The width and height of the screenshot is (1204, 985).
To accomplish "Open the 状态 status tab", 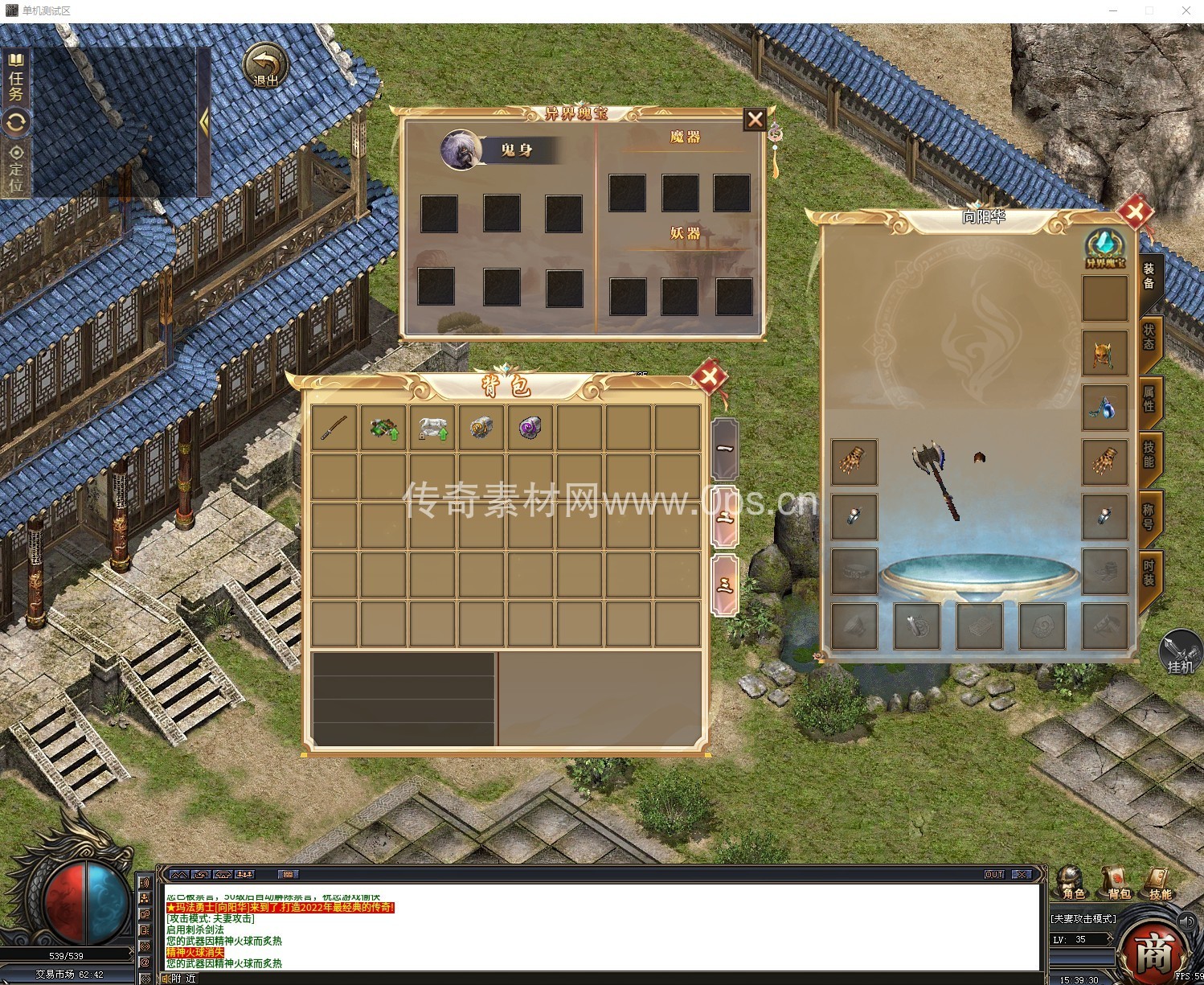I will (1149, 338).
